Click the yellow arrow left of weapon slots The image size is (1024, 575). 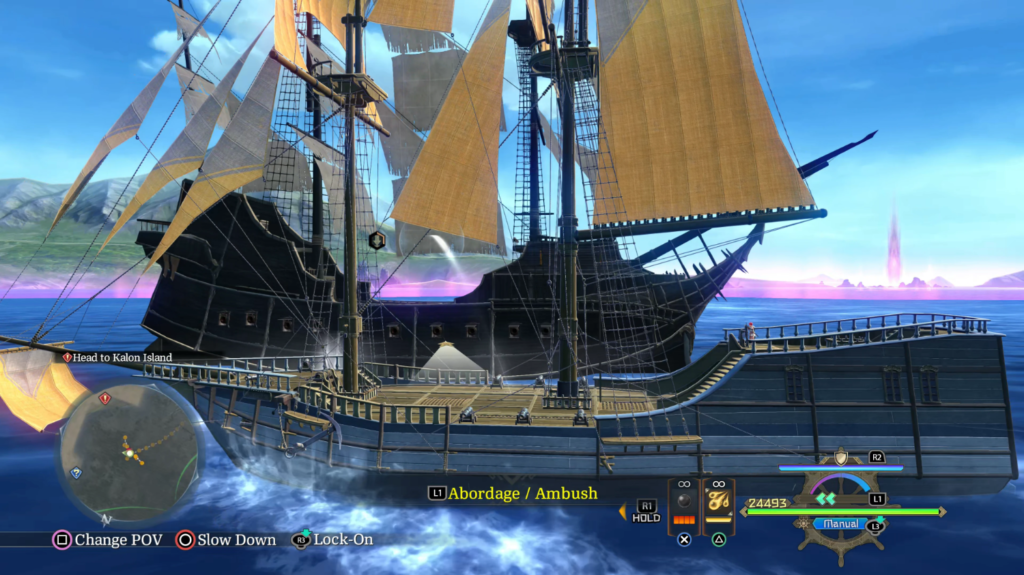[x=622, y=512]
